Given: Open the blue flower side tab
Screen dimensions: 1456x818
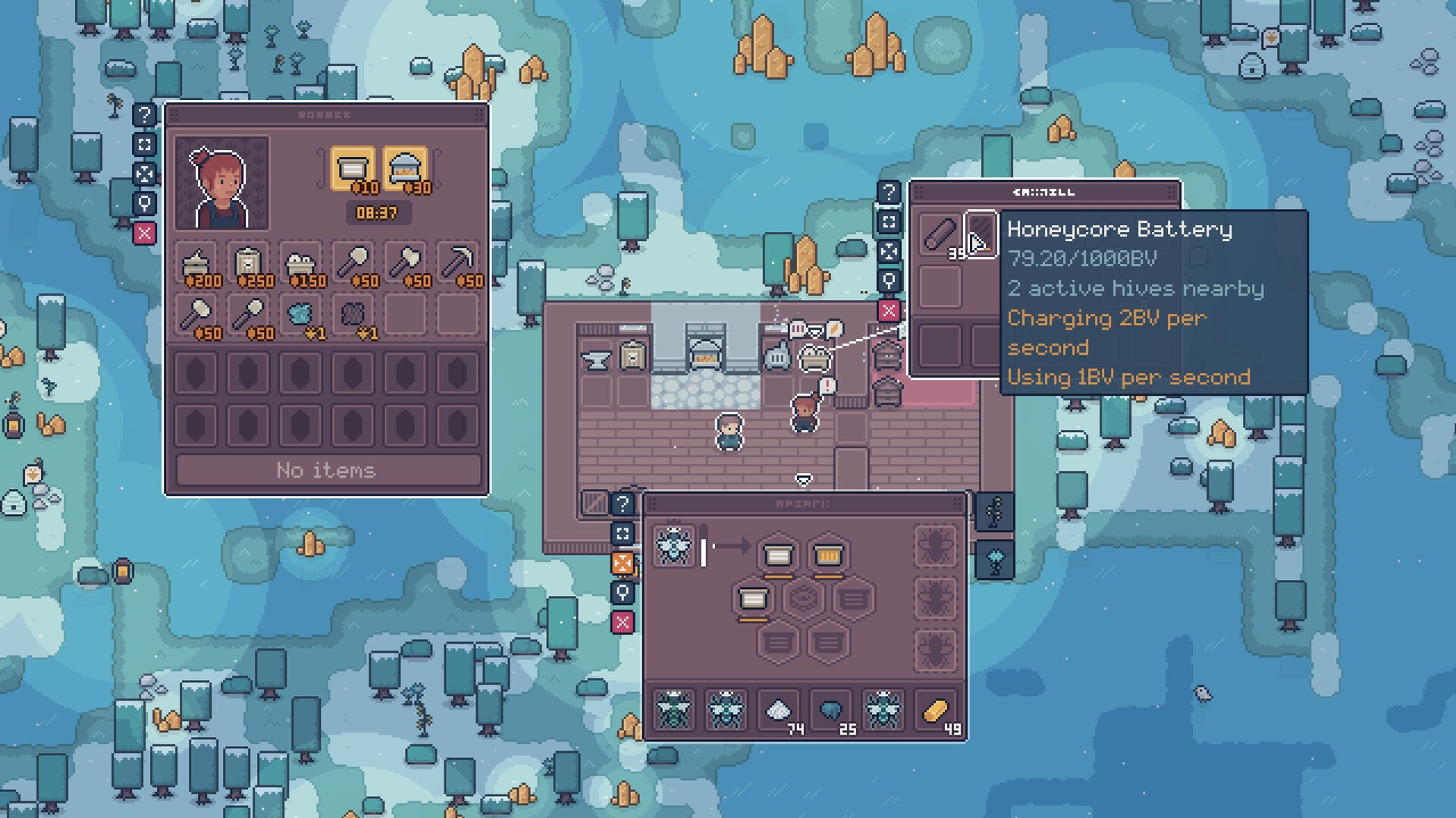Looking at the screenshot, I should (x=994, y=560).
